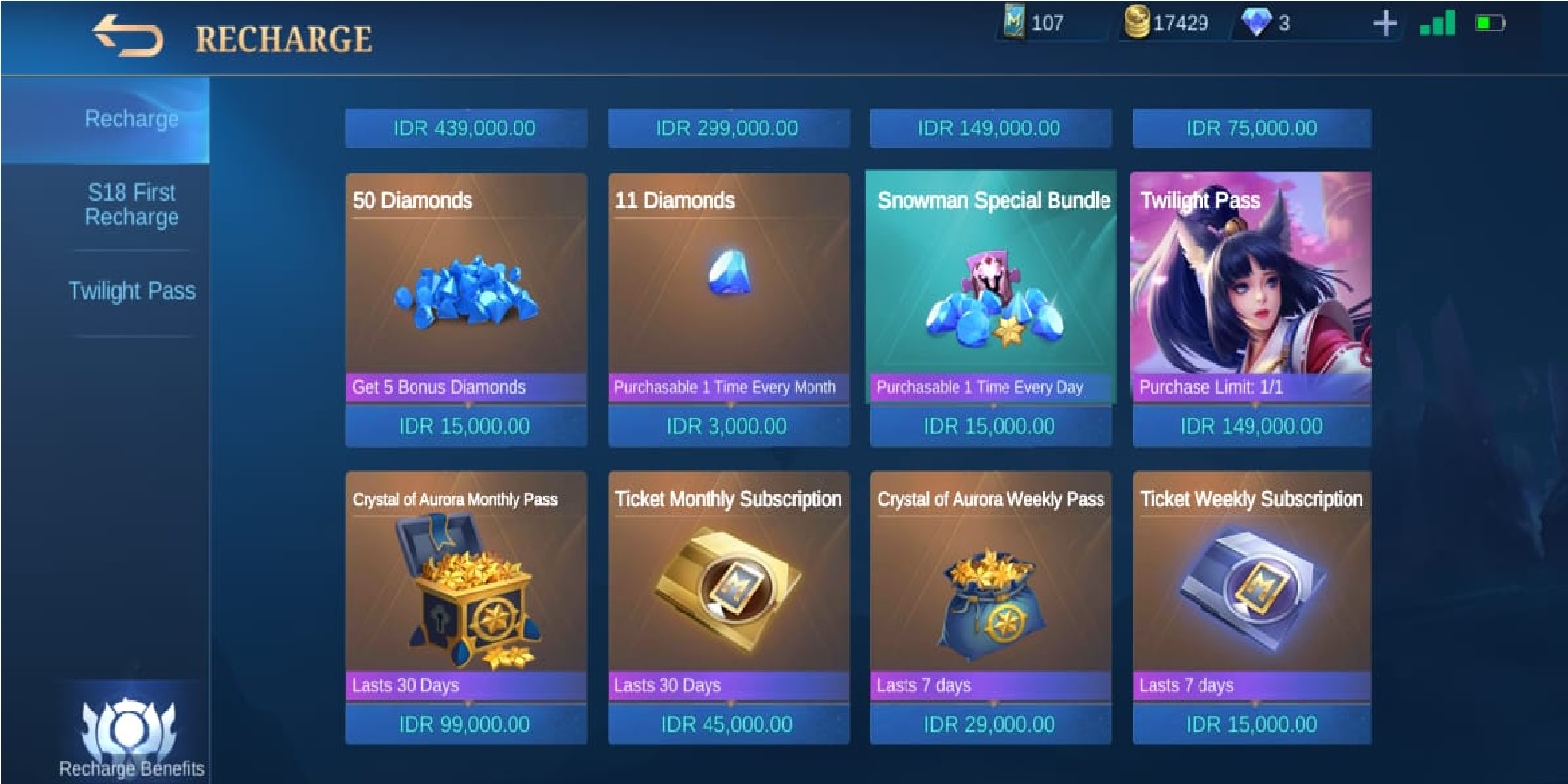Select the Recharge sidebar tab
1568x784 pixels.
[132, 119]
